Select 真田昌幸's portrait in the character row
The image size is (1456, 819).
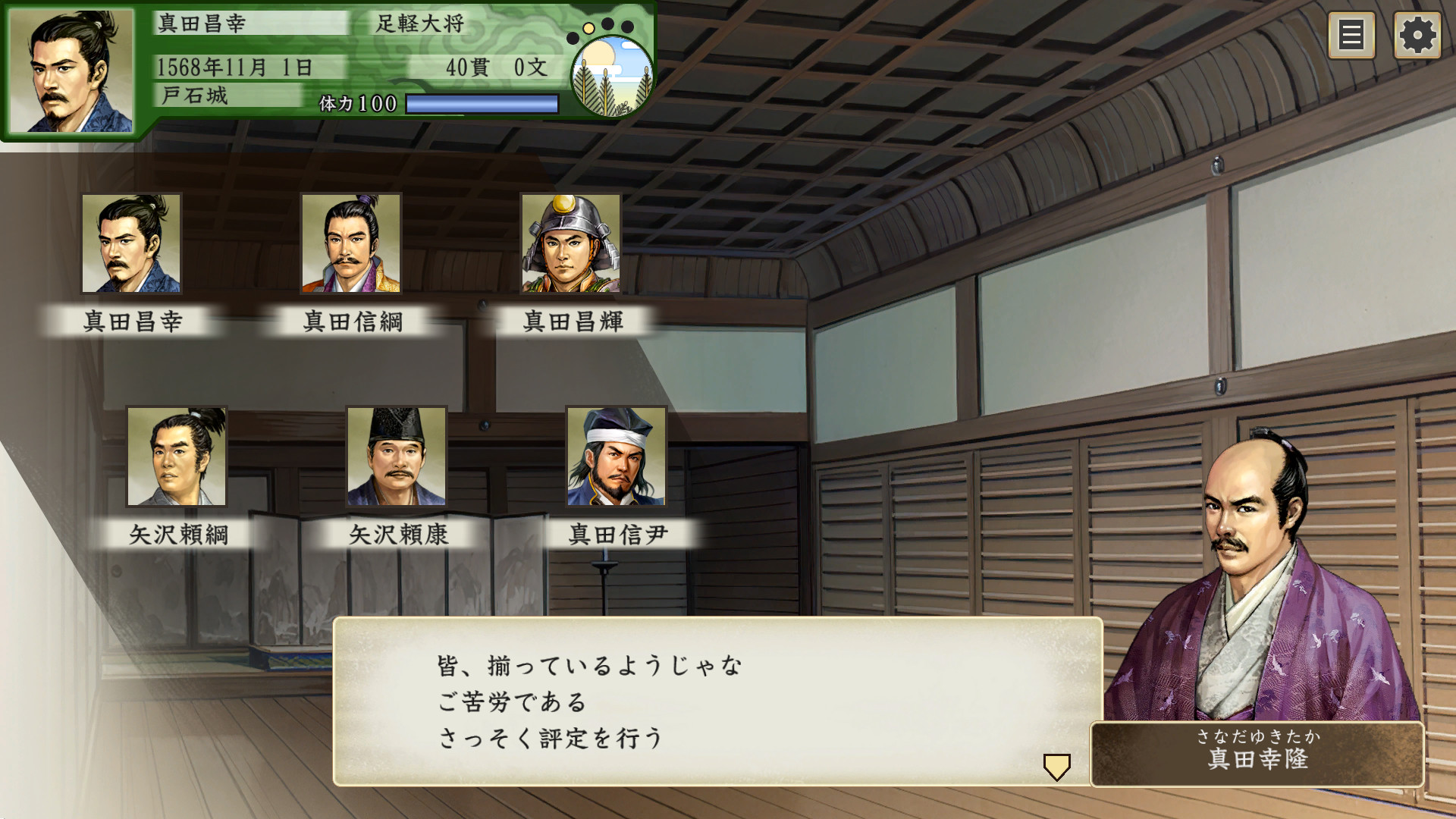coord(132,244)
